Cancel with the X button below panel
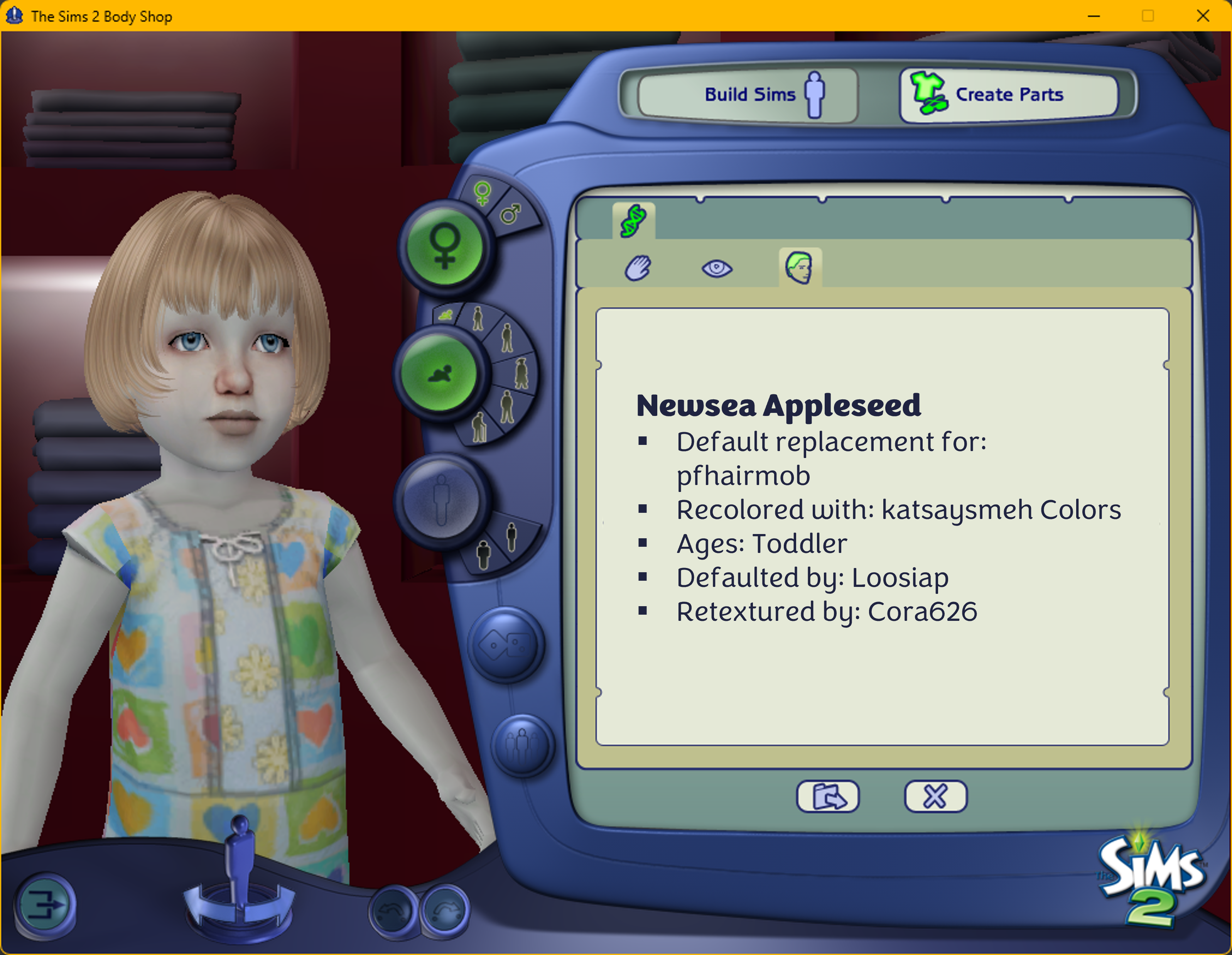1232x955 pixels. (x=935, y=796)
